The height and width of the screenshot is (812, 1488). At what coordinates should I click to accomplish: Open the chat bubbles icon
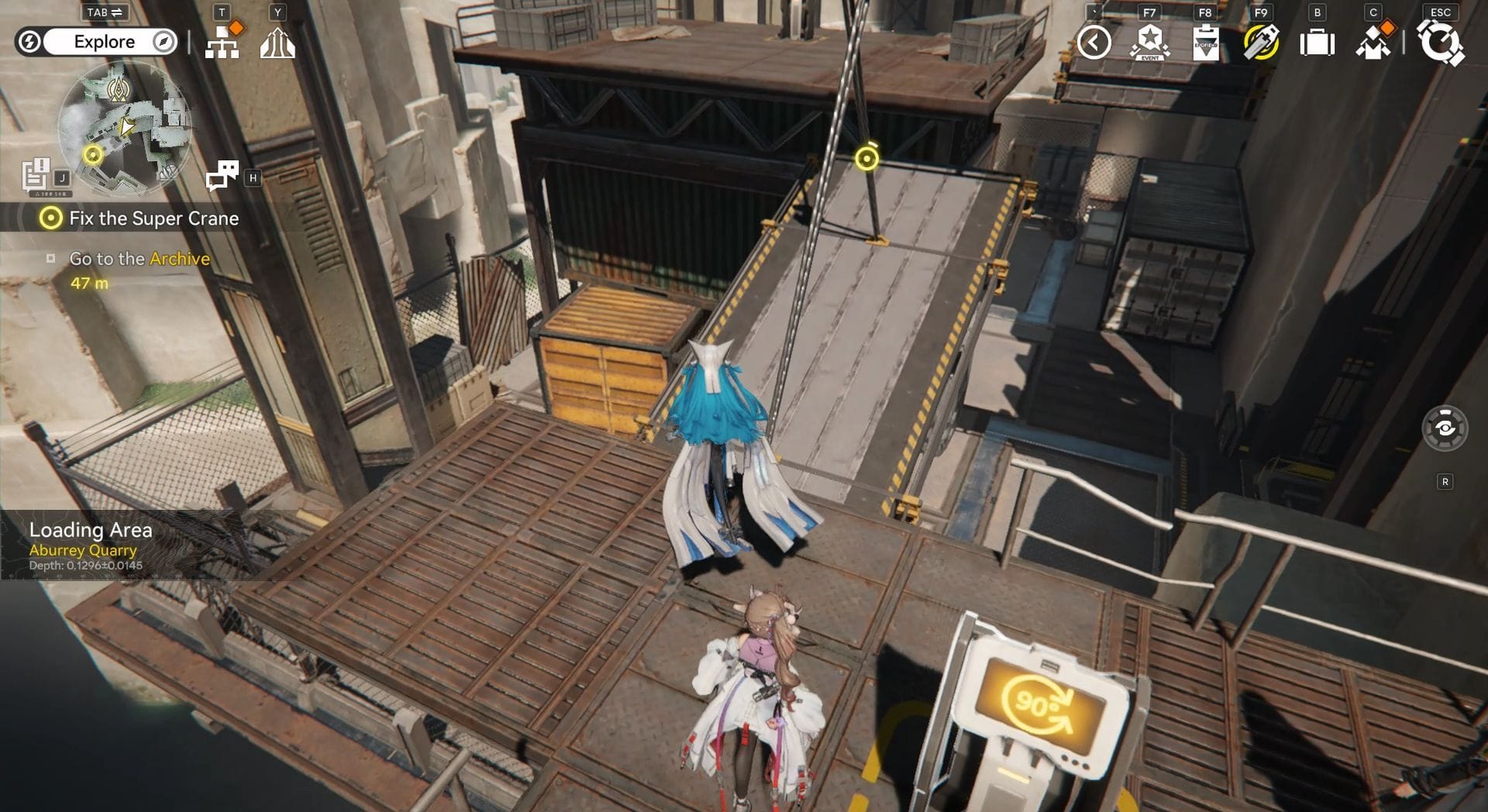(222, 175)
